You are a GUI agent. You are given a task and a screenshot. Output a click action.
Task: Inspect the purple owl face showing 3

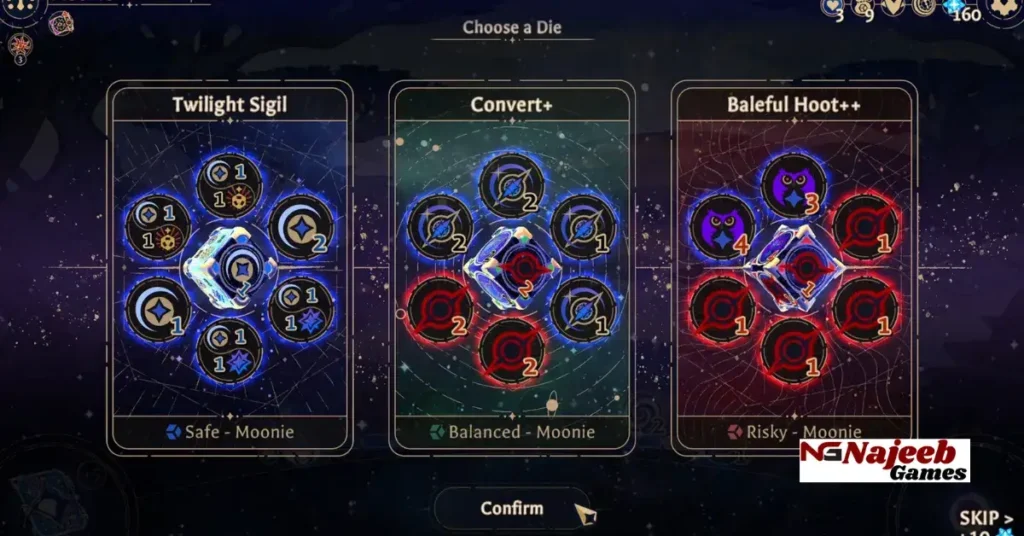point(793,187)
